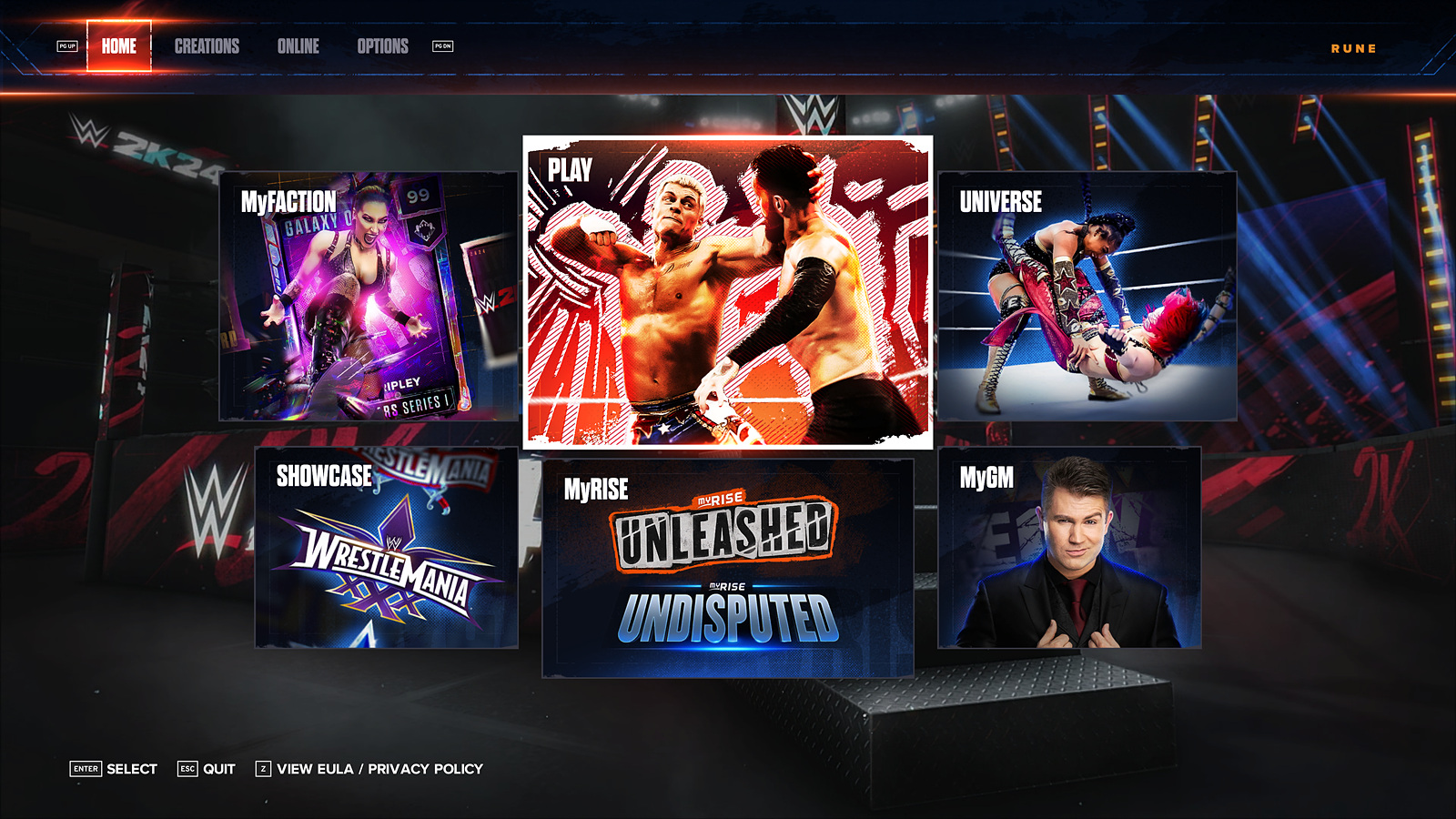
Task: Click the ESC quit key prompt
Action: [x=187, y=769]
